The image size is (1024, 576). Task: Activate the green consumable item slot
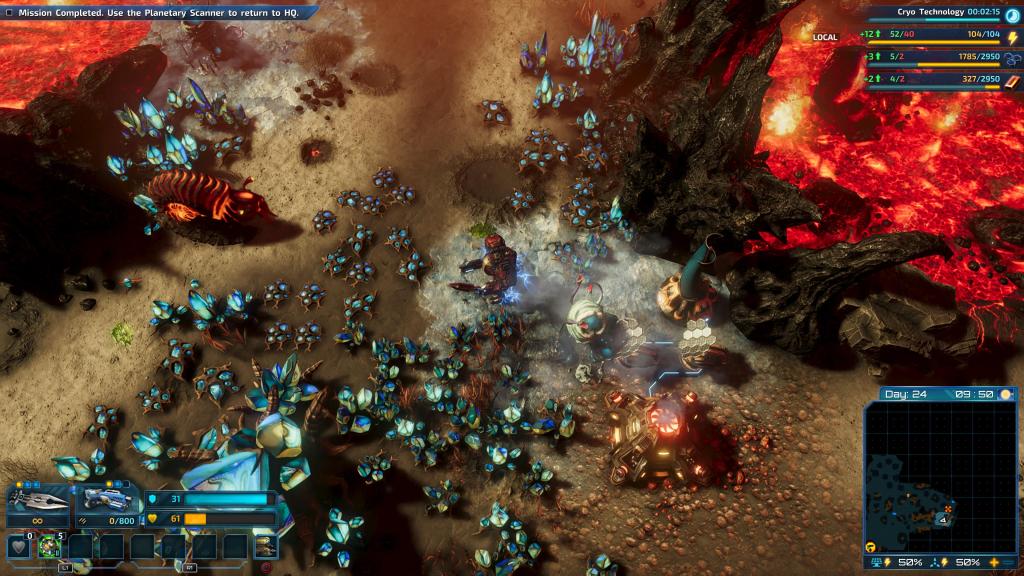[x=49, y=546]
